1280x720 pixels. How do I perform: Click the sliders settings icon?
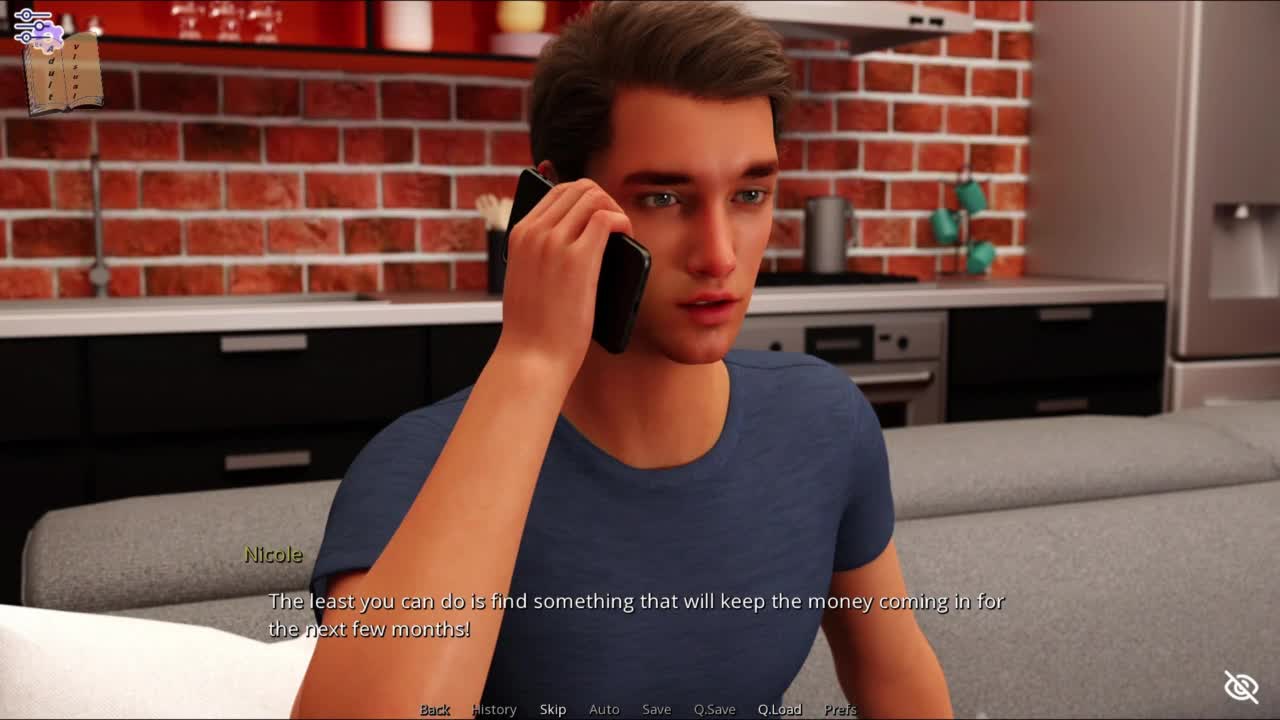click(32, 24)
